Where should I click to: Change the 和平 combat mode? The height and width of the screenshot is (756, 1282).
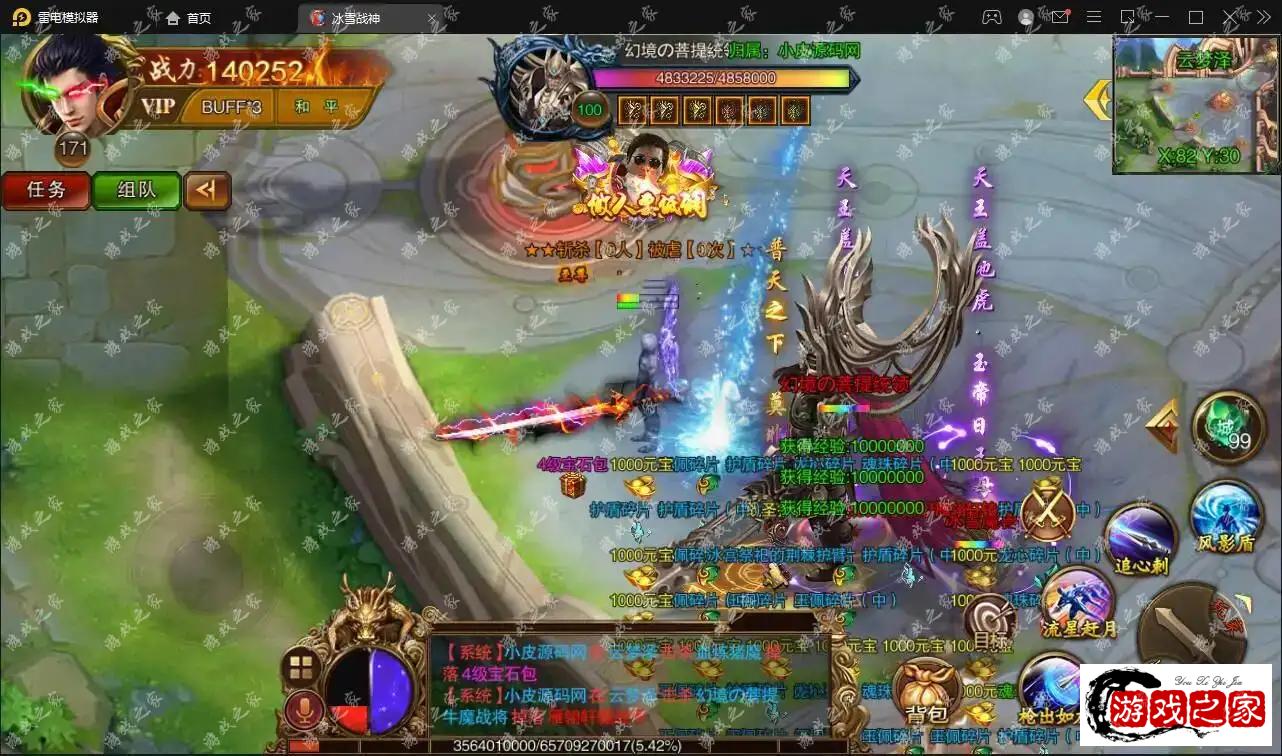point(316,106)
